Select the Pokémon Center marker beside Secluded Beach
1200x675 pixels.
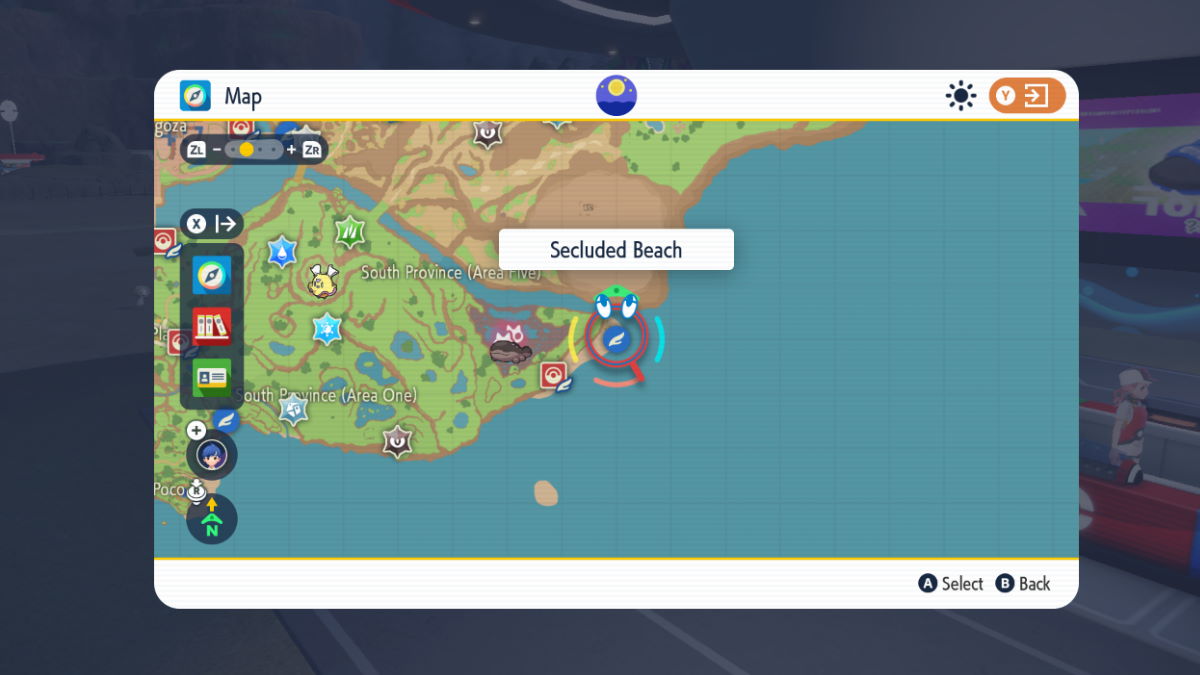click(x=553, y=375)
